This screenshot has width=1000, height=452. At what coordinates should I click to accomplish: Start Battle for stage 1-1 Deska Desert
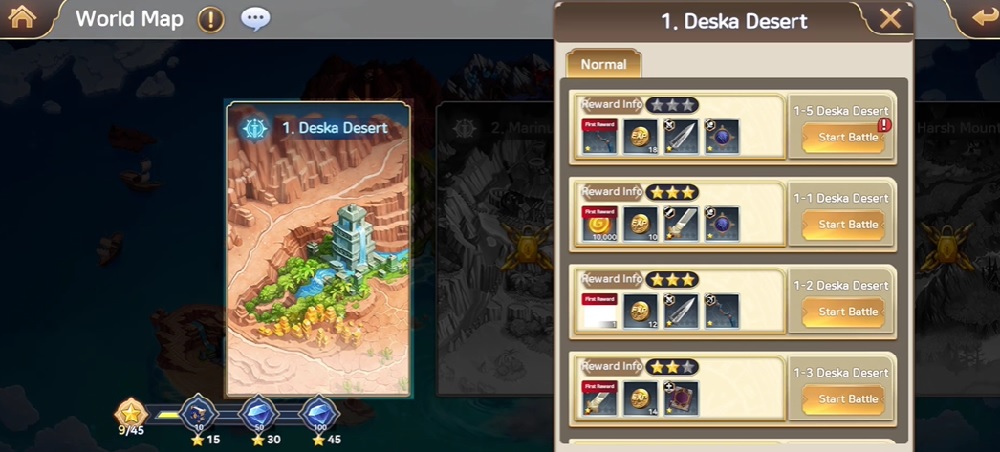click(847, 225)
